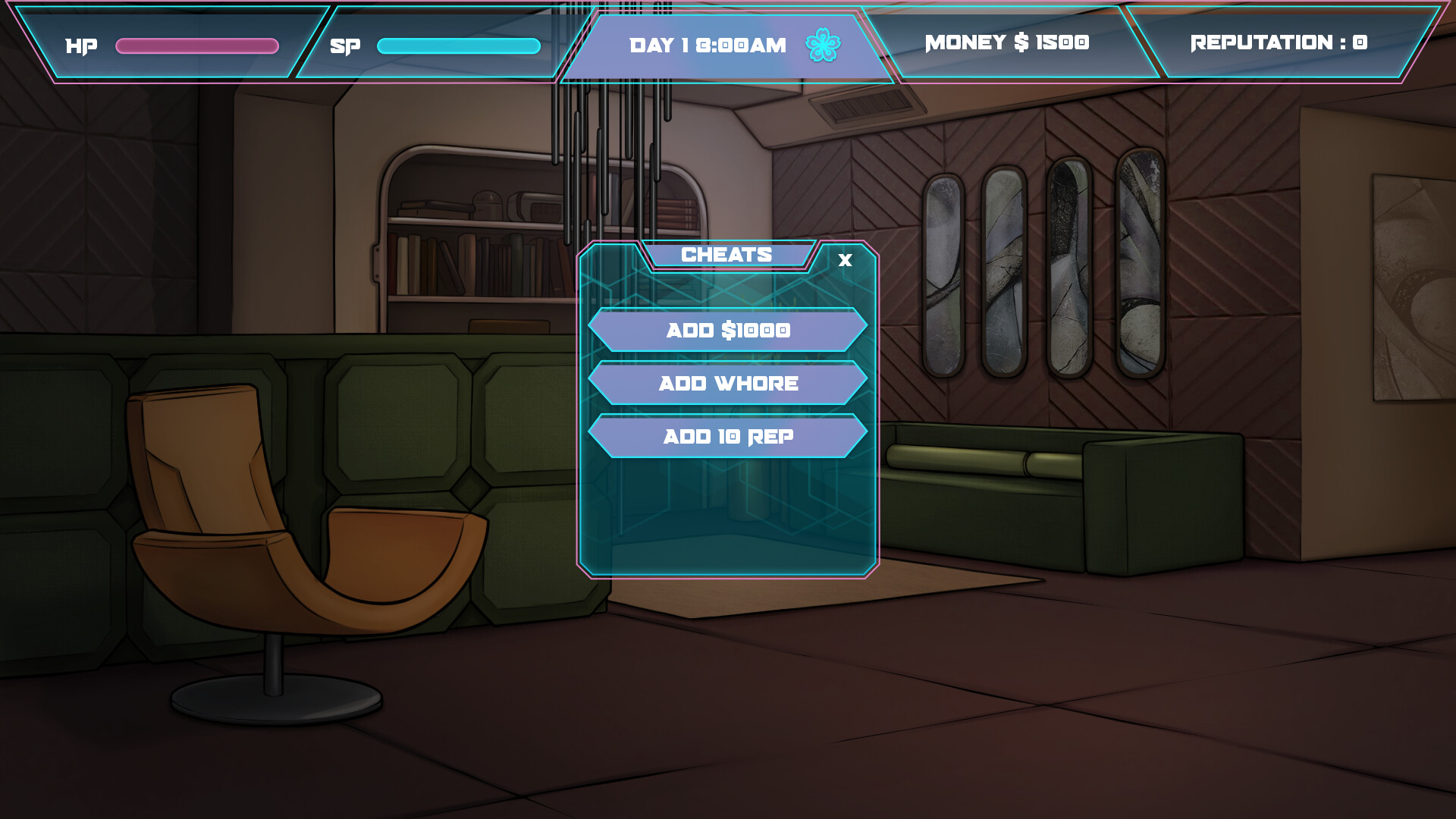Open the Money $1500 display
The width and height of the screenshot is (1456, 819).
point(1006,42)
